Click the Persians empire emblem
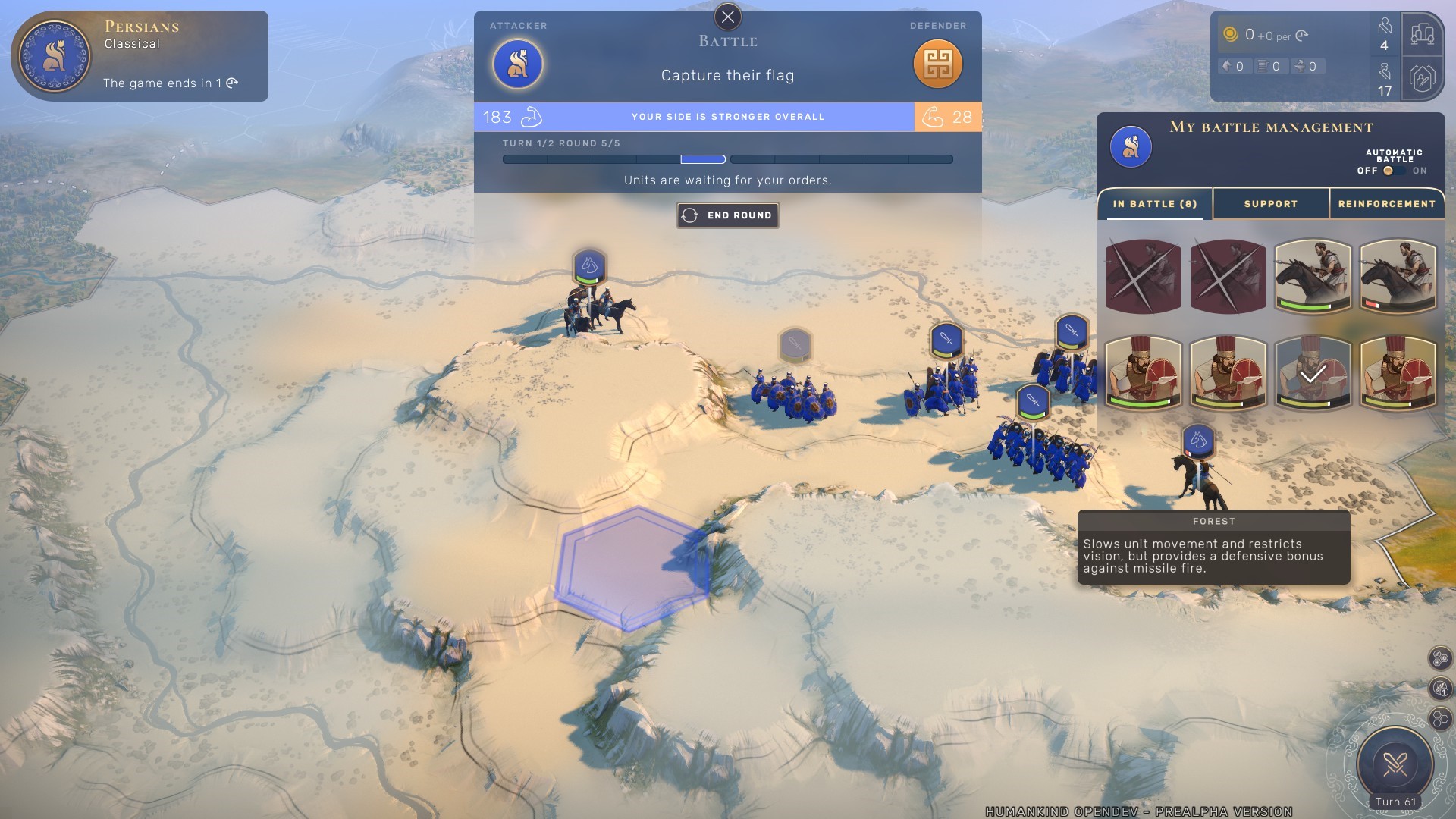1456x819 pixels. point(55,56)
